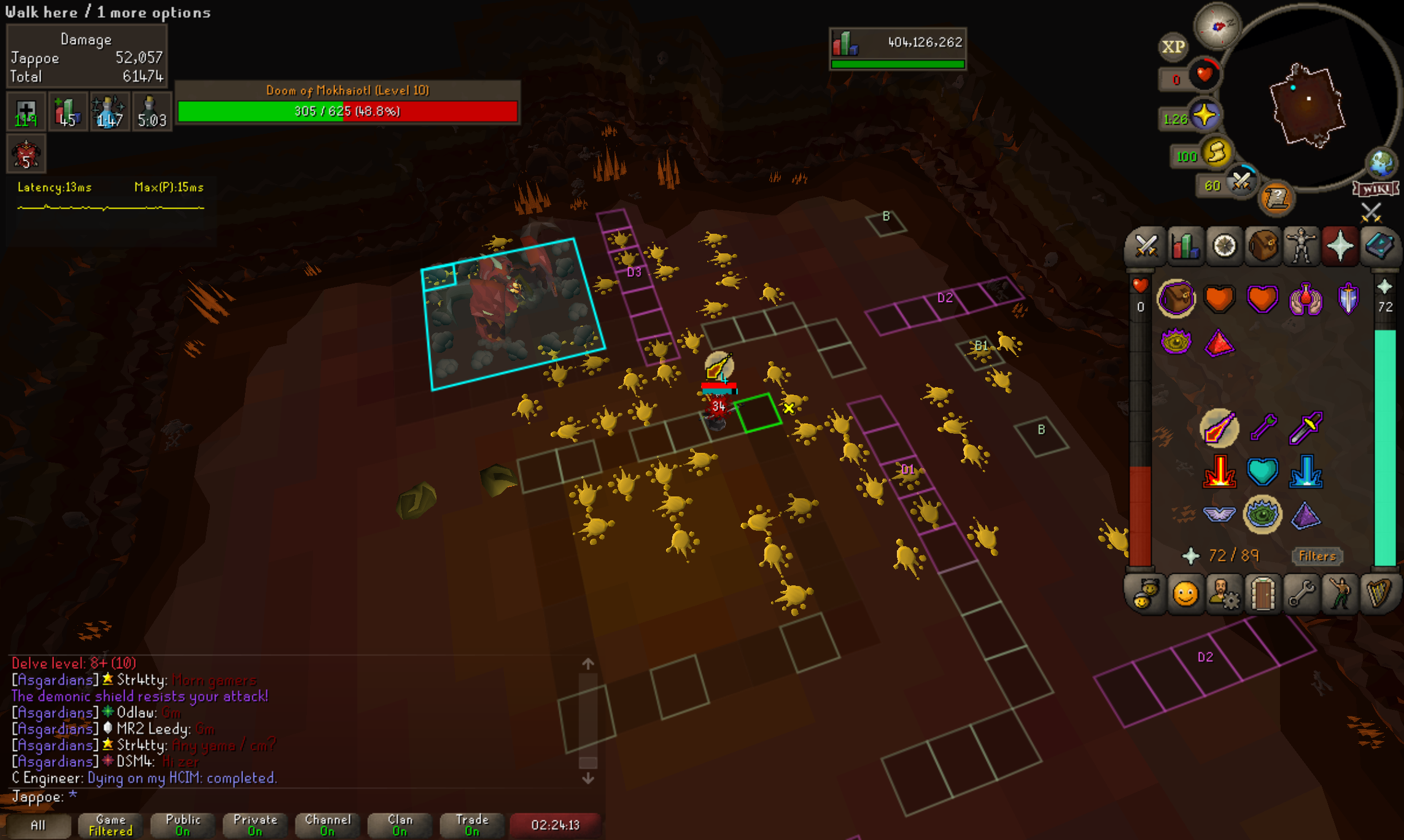1404x840 pixels.
Task: Activate Protect from Melee prayer
Action: coord(1306,428)
